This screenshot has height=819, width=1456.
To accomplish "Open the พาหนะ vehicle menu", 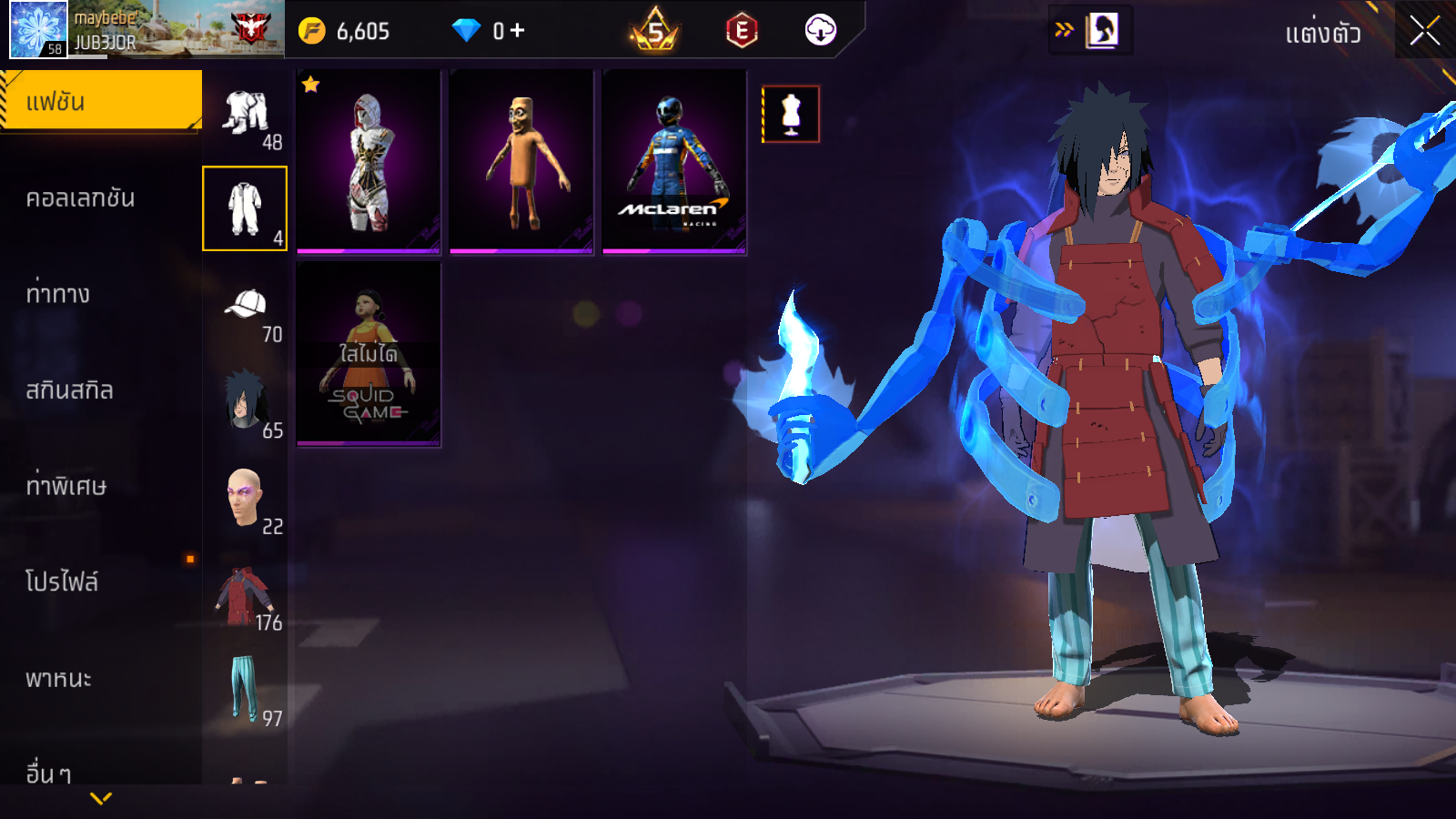I will (59, 678).
